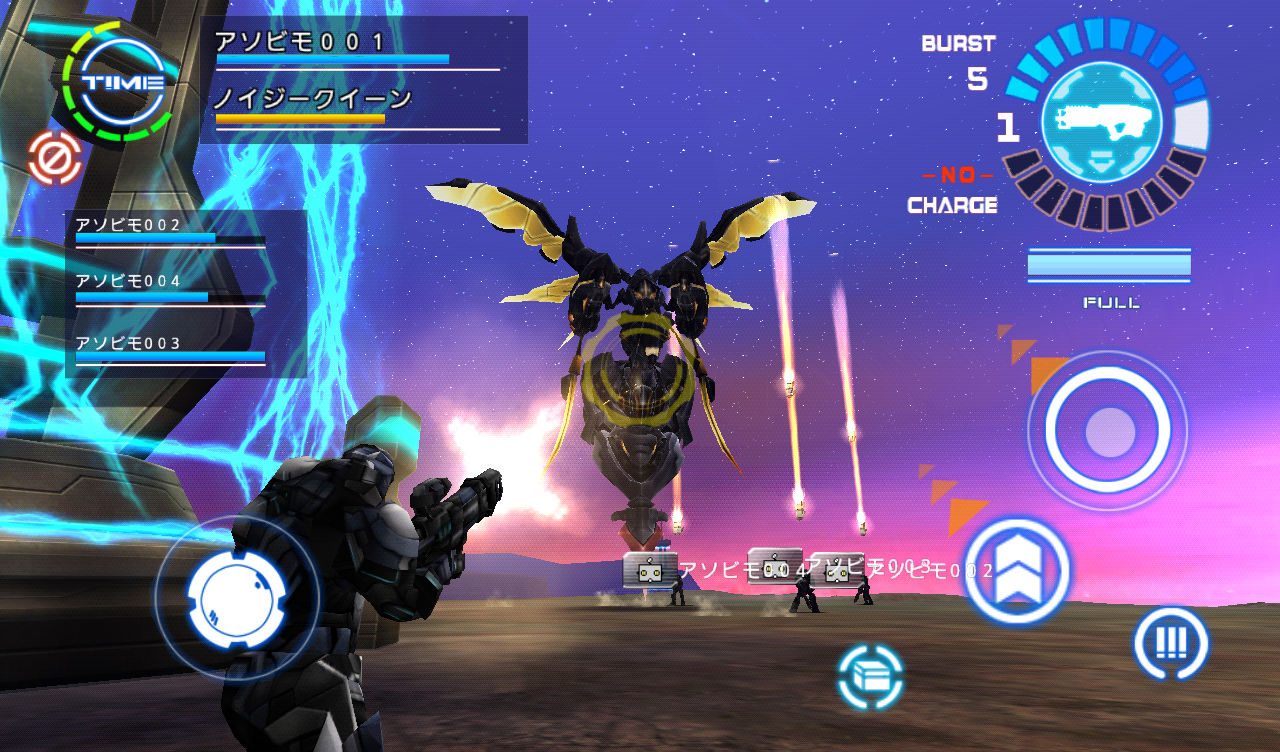Tap the red no-entry icon
This screenshot has height=752, width=1280.
click(54, 158)
